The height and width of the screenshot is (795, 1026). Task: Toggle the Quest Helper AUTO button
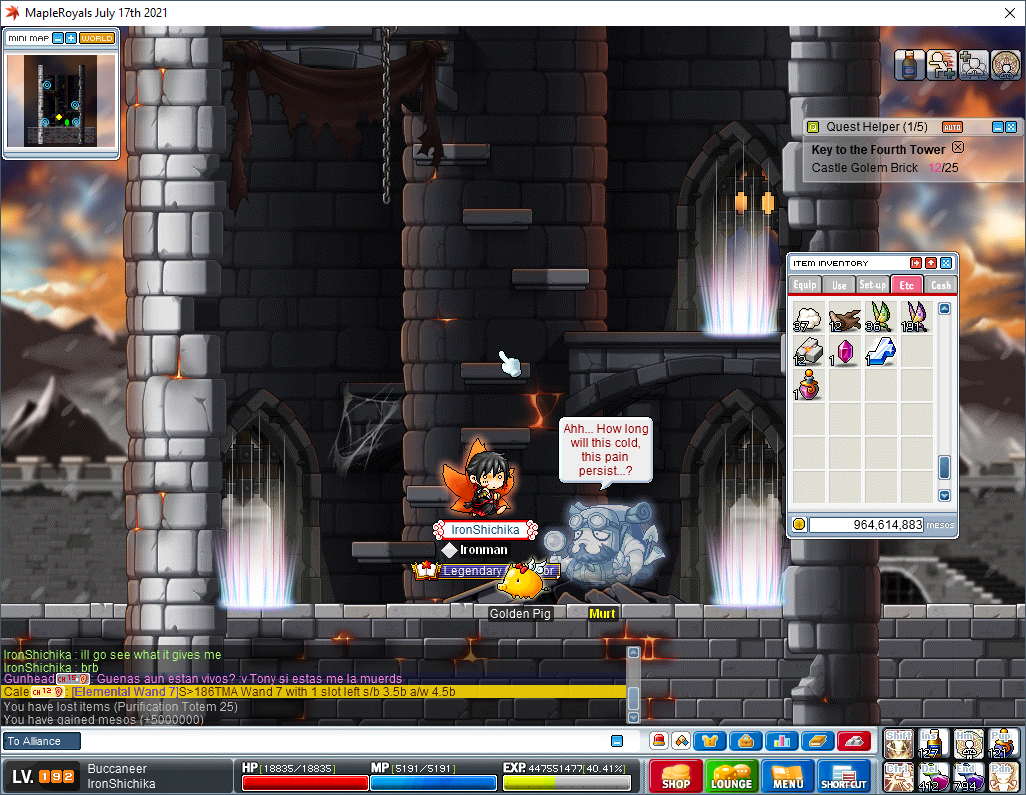coord(952,127)
